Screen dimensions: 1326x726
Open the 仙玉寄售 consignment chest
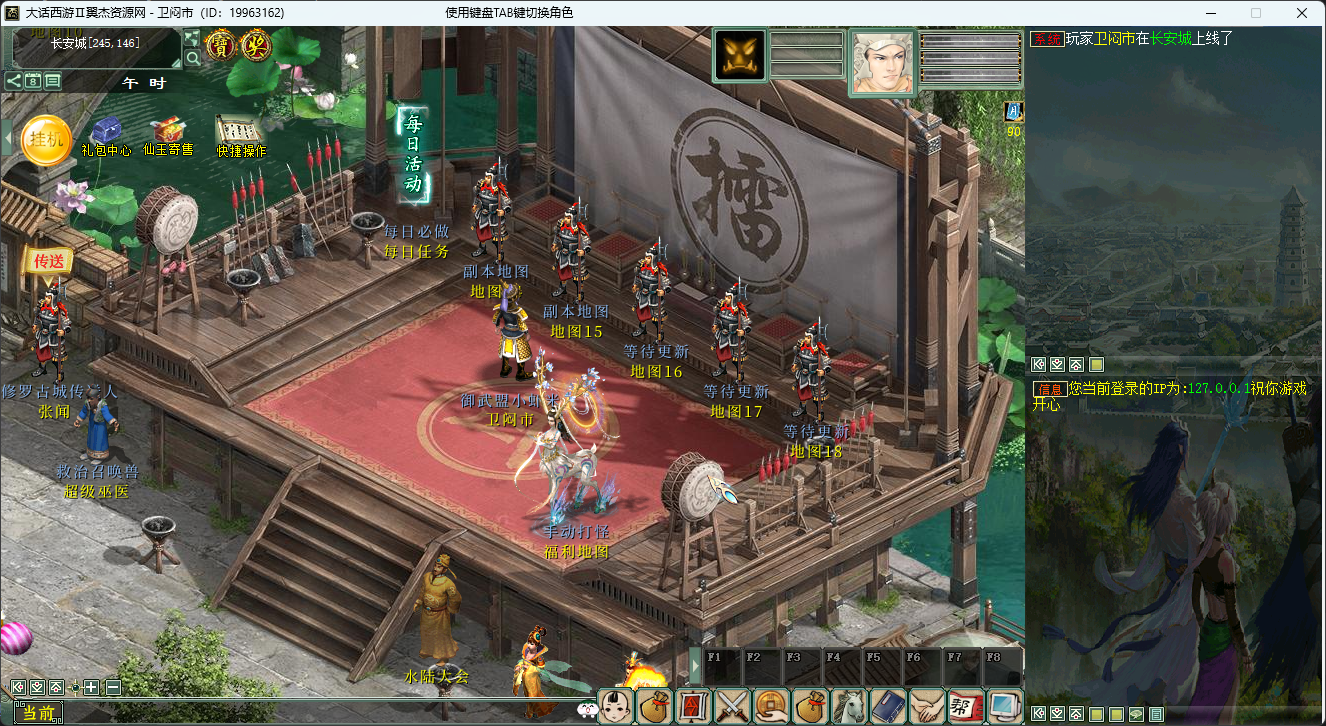167,134
